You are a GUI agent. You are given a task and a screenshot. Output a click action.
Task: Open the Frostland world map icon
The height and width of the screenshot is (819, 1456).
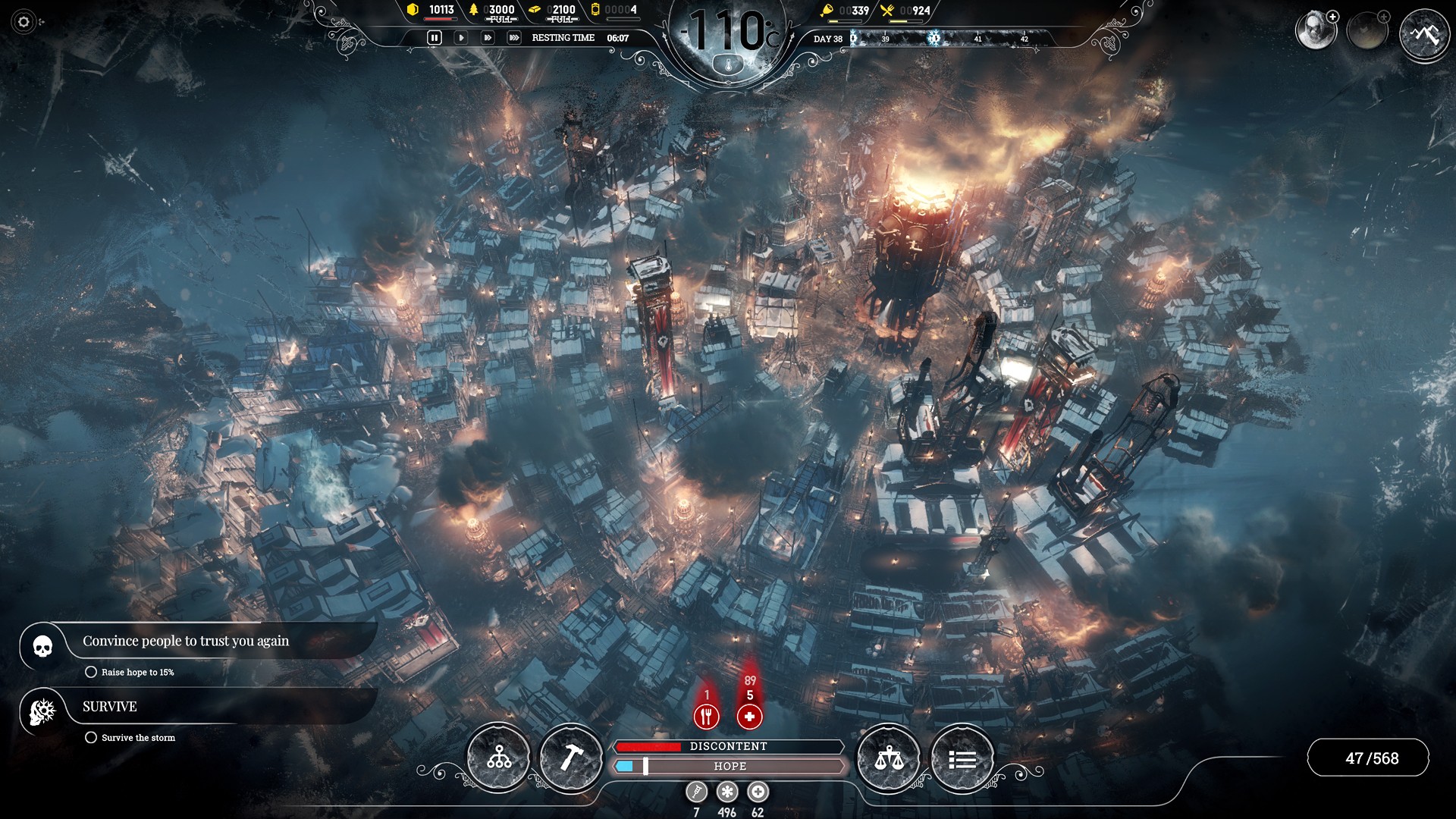tap(1424, 33)
